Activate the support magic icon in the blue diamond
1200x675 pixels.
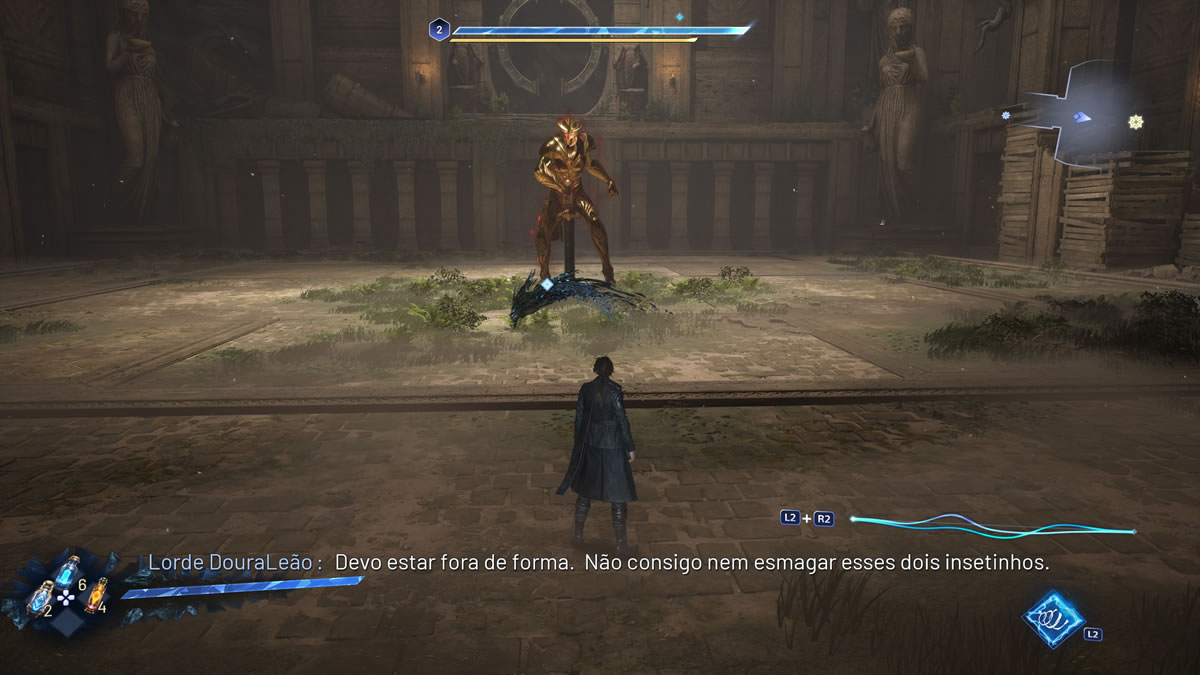(1053, 618)
